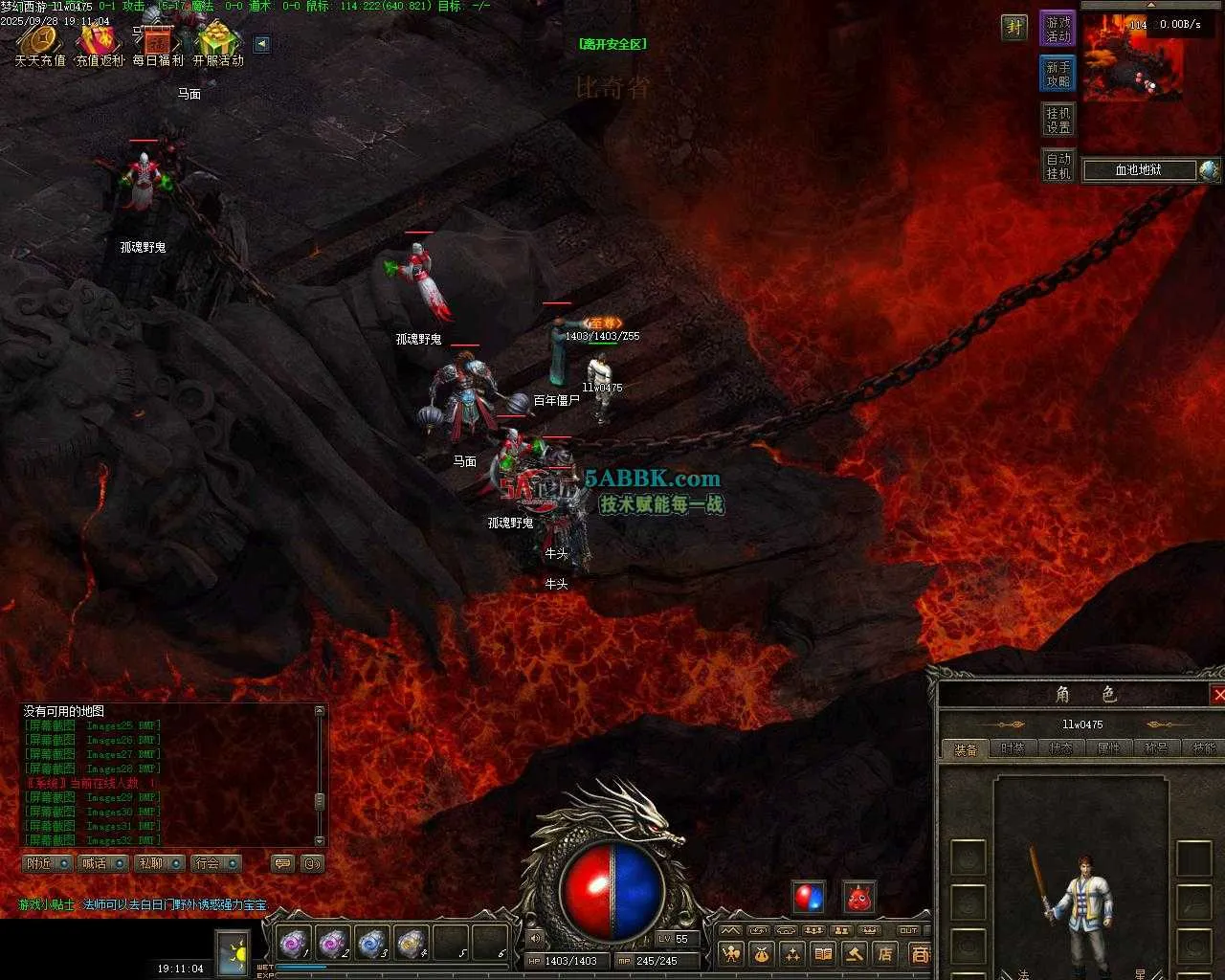Open the 新手攻略 beginner guide button

pyautogui.click(x=1058, y=74)
